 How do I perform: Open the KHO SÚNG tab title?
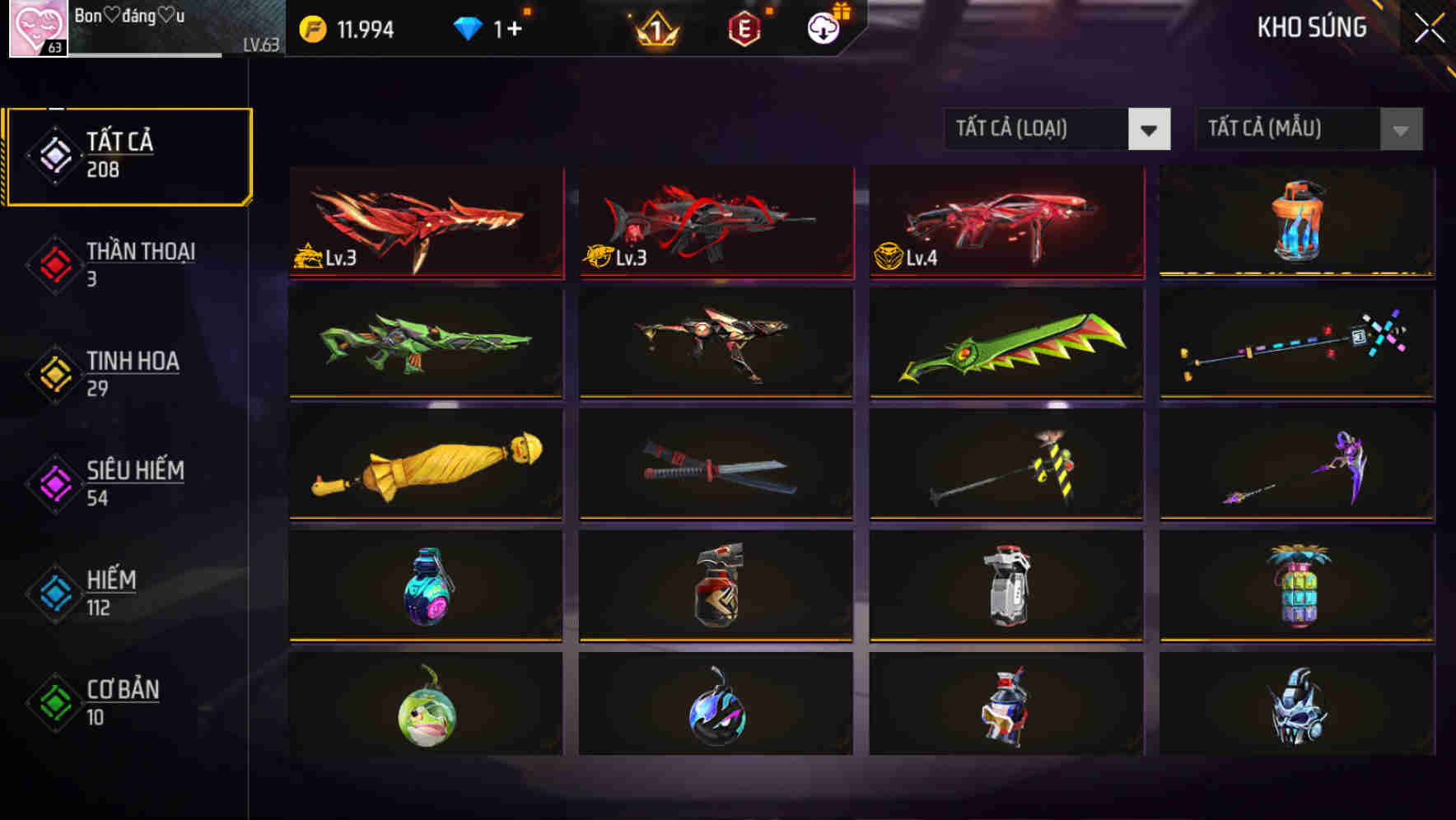point(1311,27)
